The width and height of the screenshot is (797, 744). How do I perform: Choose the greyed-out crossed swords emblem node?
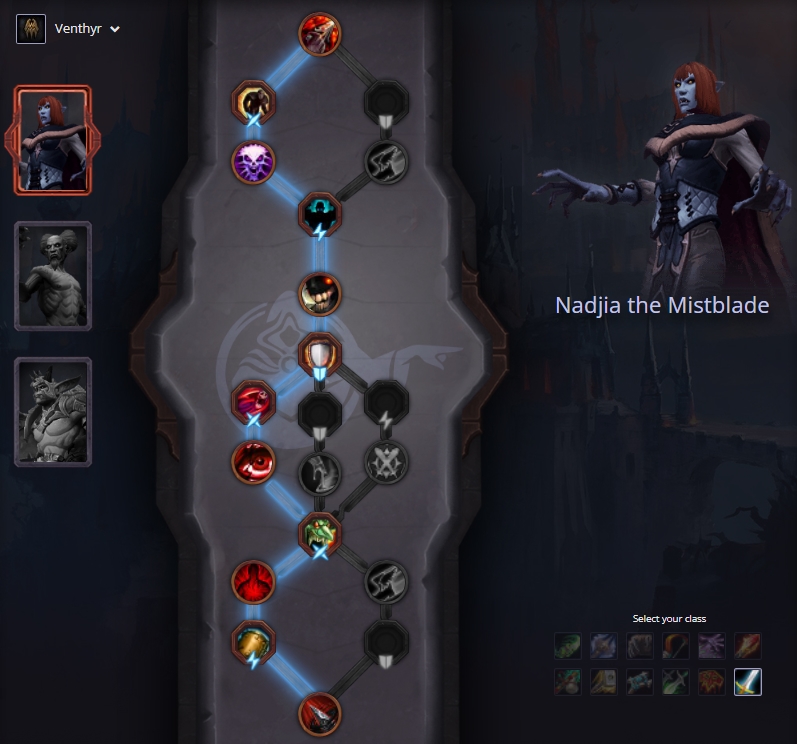pos(385,462)
